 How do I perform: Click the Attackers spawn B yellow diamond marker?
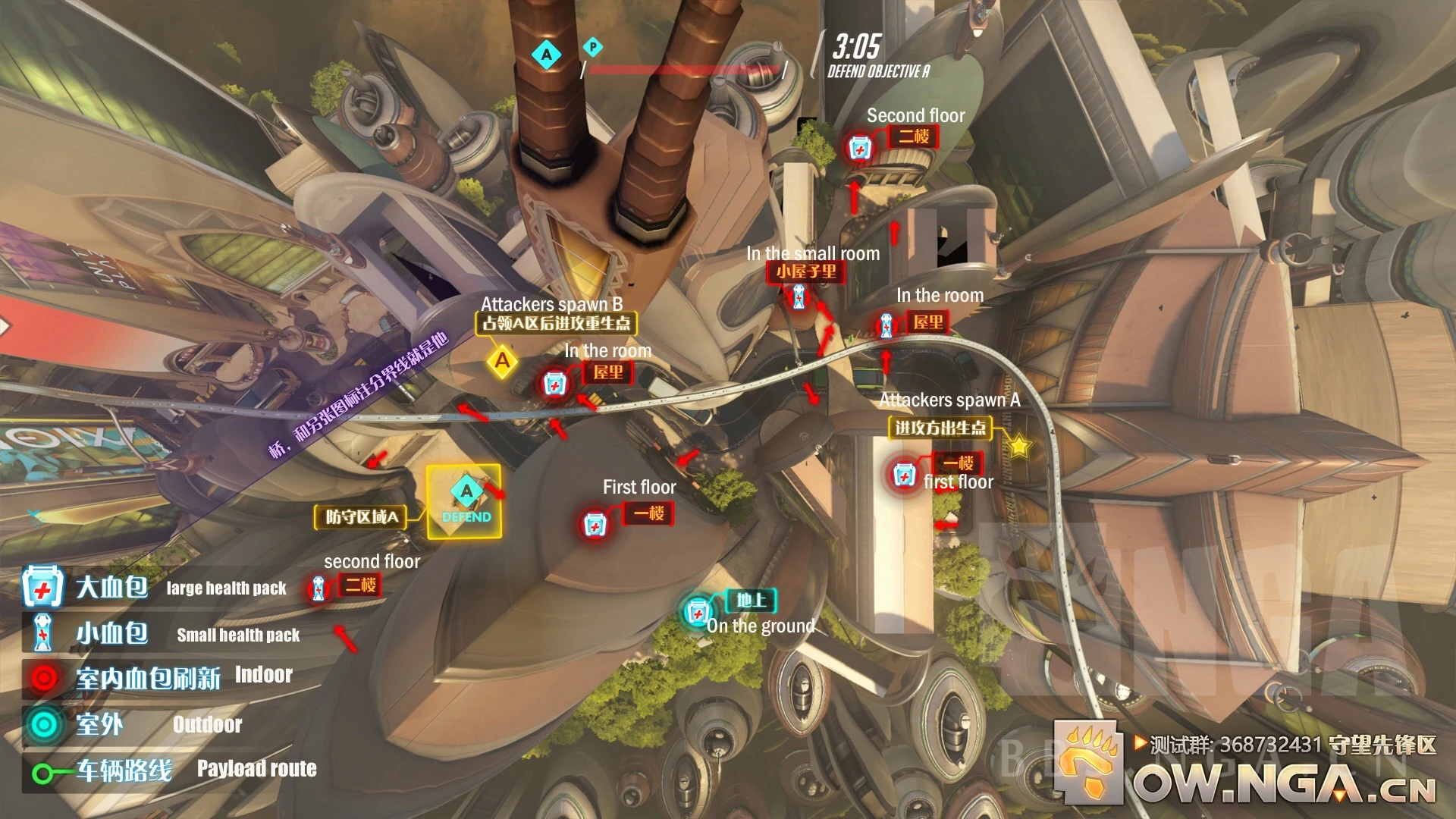click(502, 361)
